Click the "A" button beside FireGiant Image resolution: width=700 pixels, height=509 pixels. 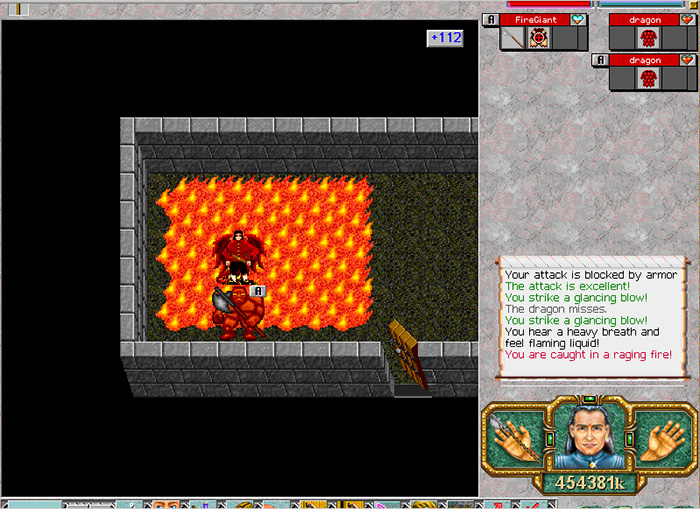489,19
